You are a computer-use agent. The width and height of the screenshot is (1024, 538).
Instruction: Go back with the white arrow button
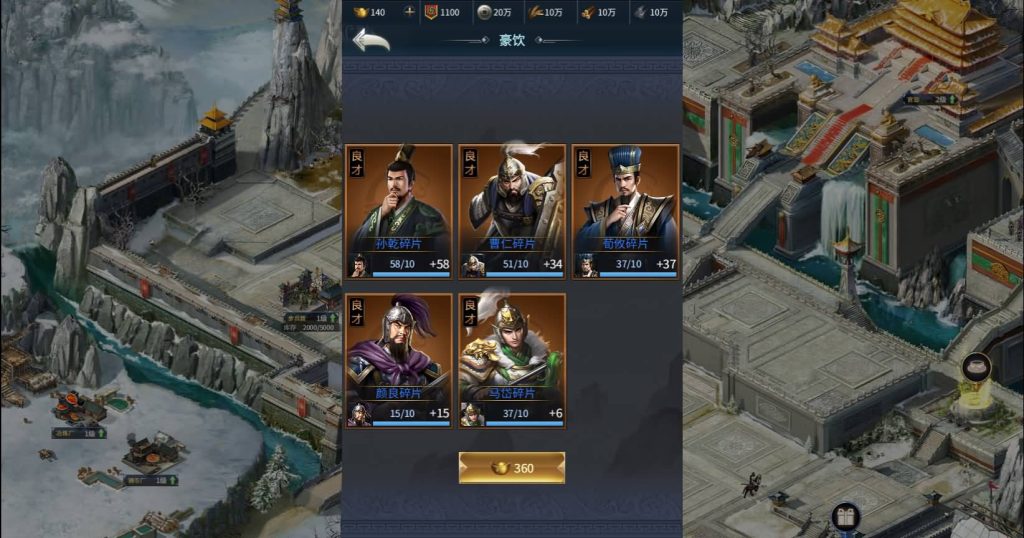click(x=371, y=41)
